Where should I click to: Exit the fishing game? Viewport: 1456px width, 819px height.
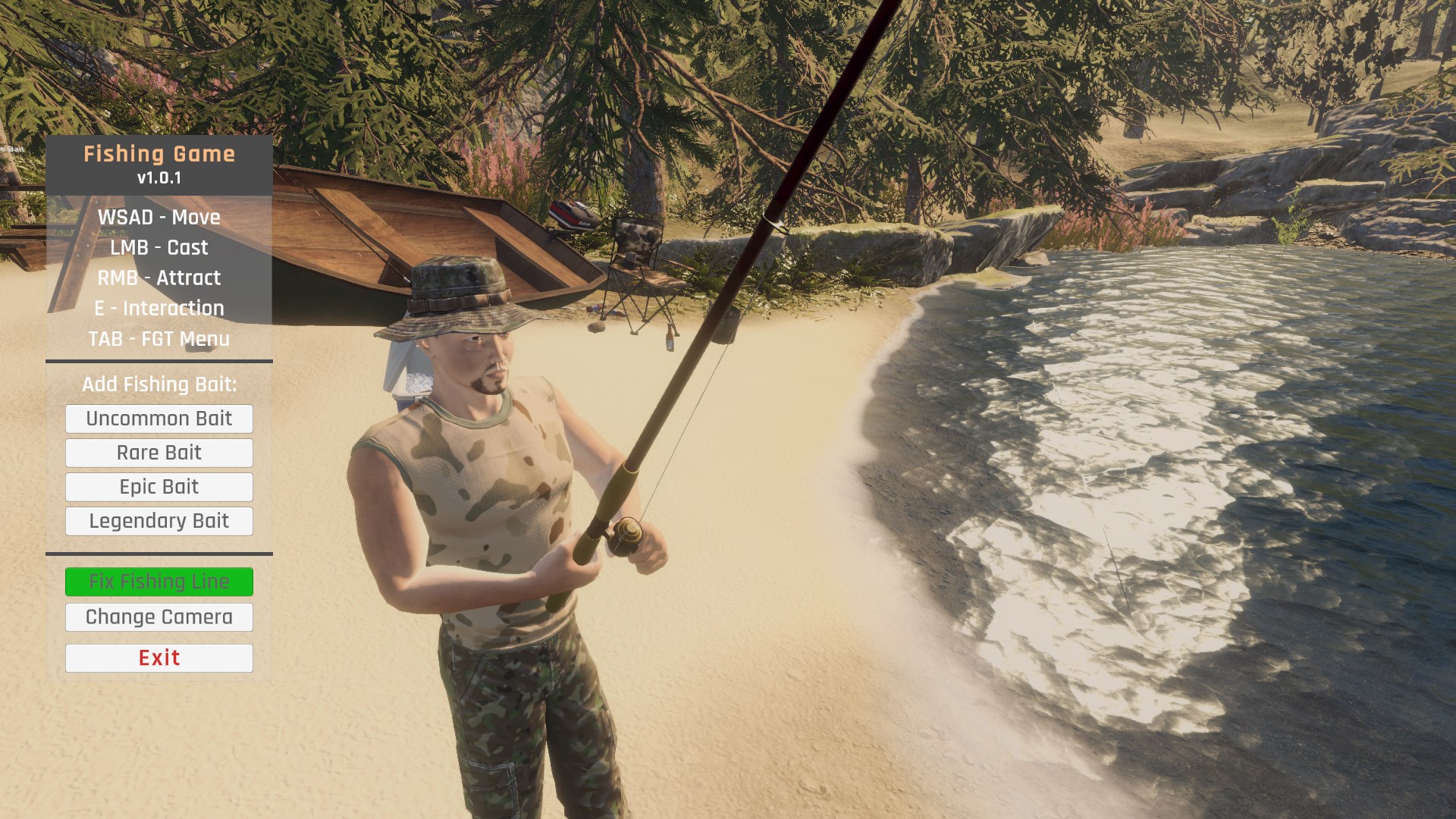(x=159, y=658)
